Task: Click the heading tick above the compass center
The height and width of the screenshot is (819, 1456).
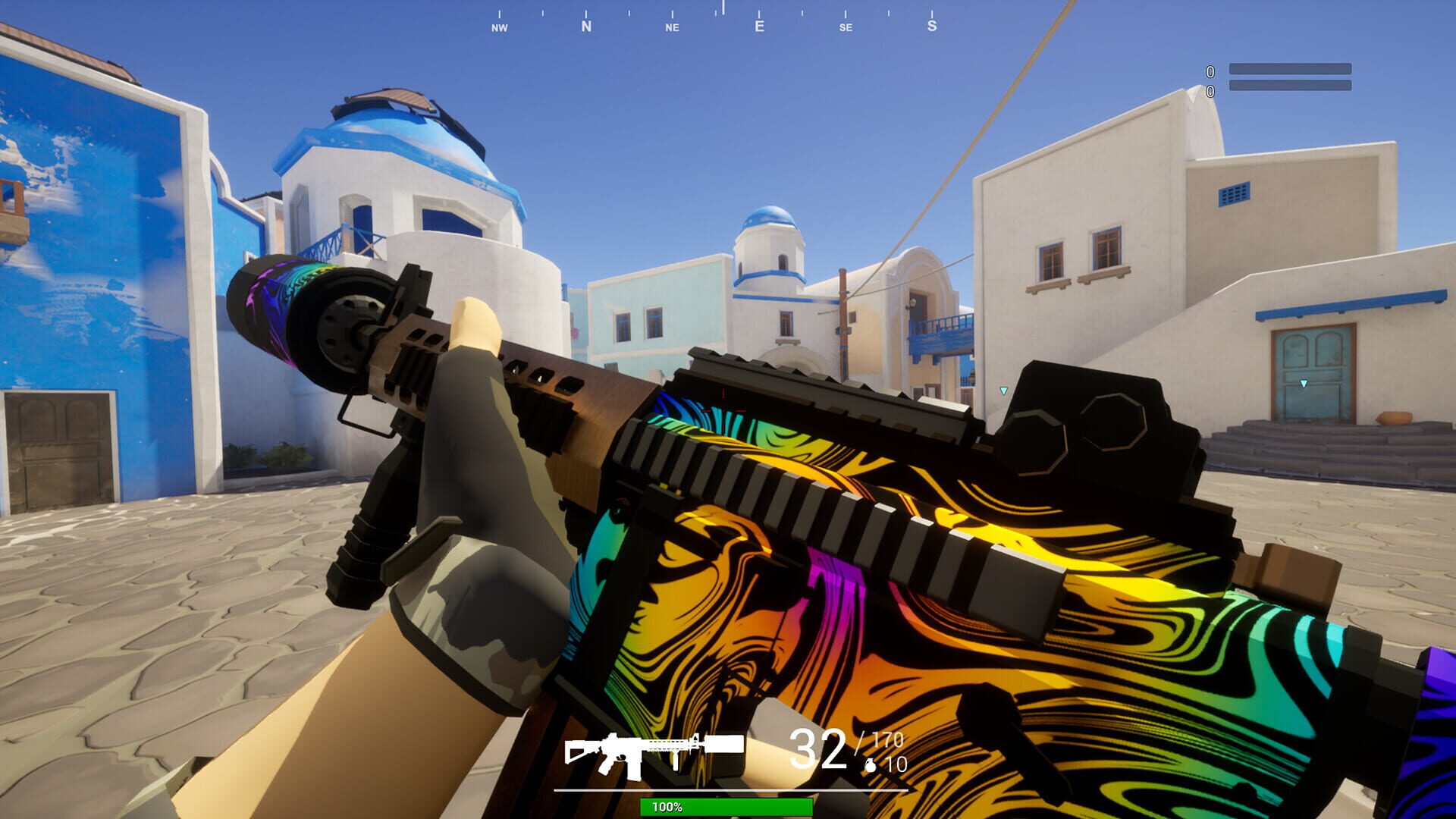Action: point(724,8)
